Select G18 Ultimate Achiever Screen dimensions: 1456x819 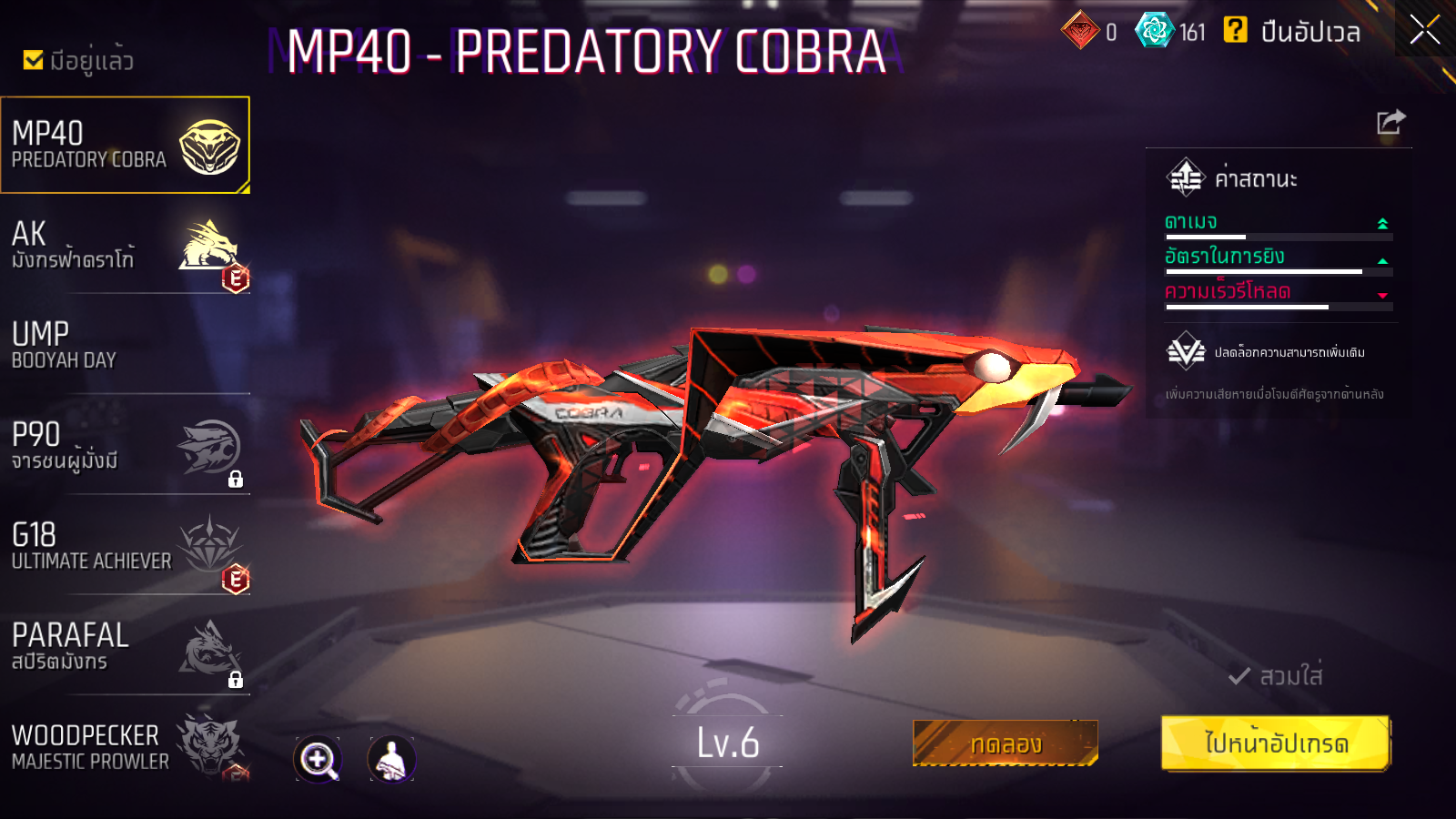coord(125,546)
